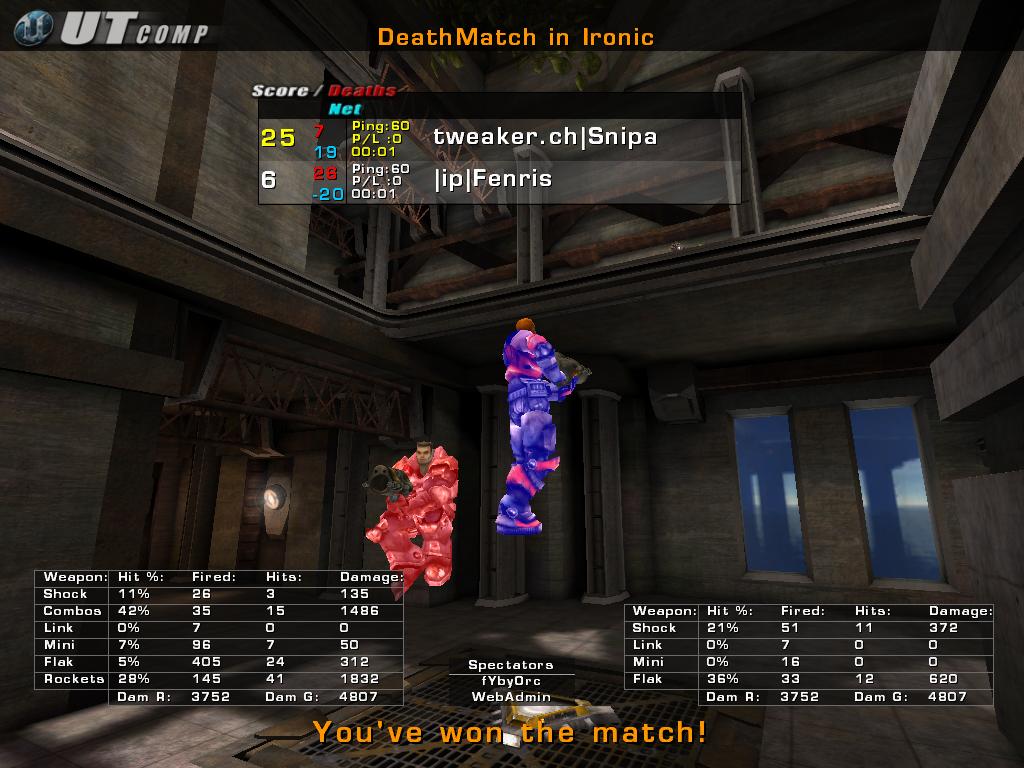Choose spectator fYbyOrc from the list
The height and width of the screenshot is (768, 1024).
[511, 681]
